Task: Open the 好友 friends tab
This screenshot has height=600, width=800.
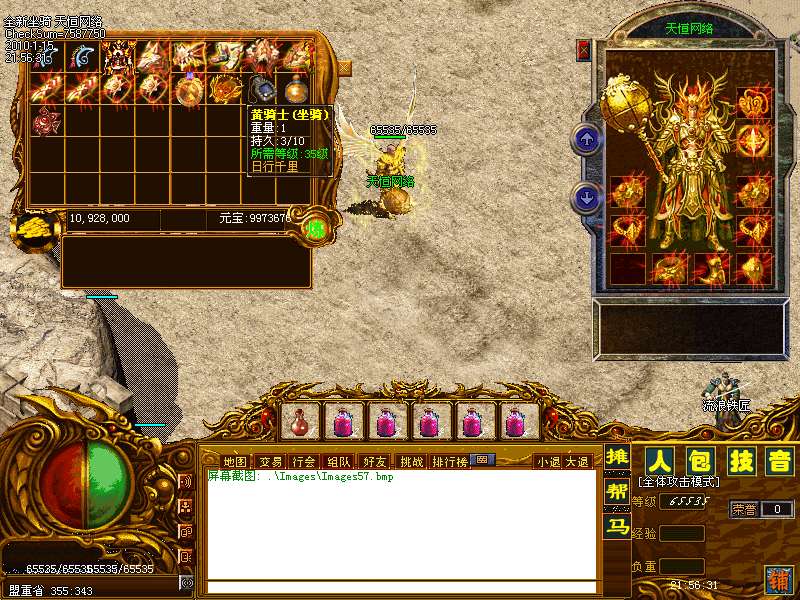Action: [x=375, y=462]
